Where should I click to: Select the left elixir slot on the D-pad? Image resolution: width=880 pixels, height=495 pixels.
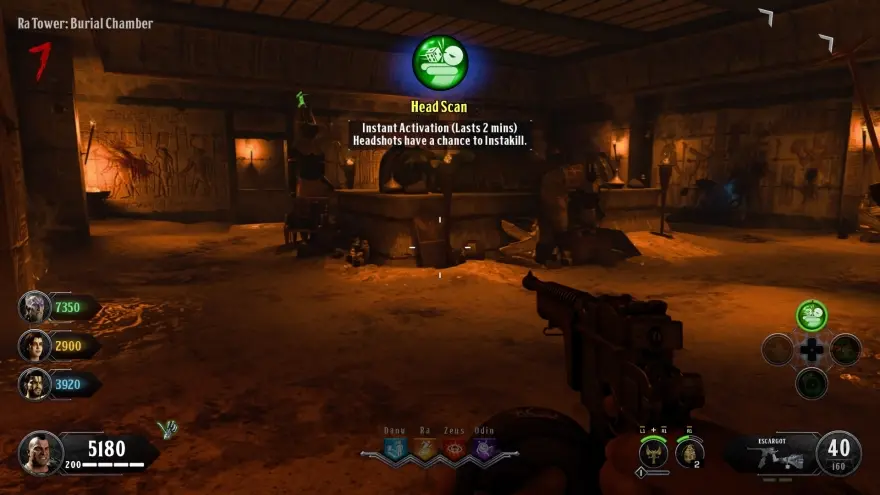click(x=777, y=350)
